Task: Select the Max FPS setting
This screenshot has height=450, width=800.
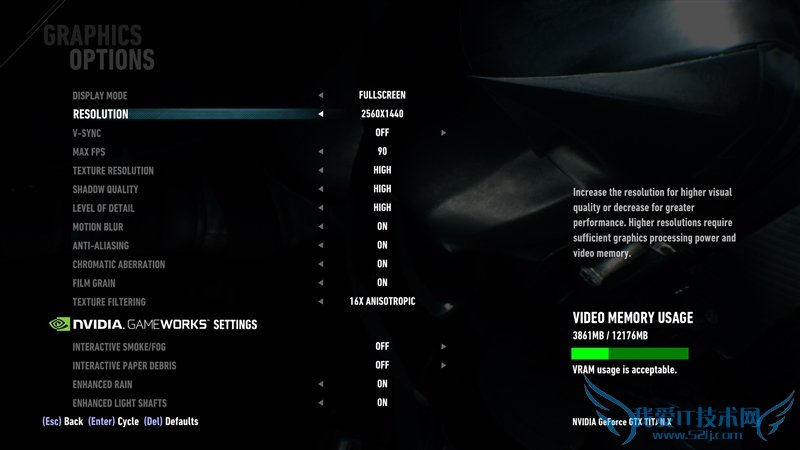Action: [89, 152]
